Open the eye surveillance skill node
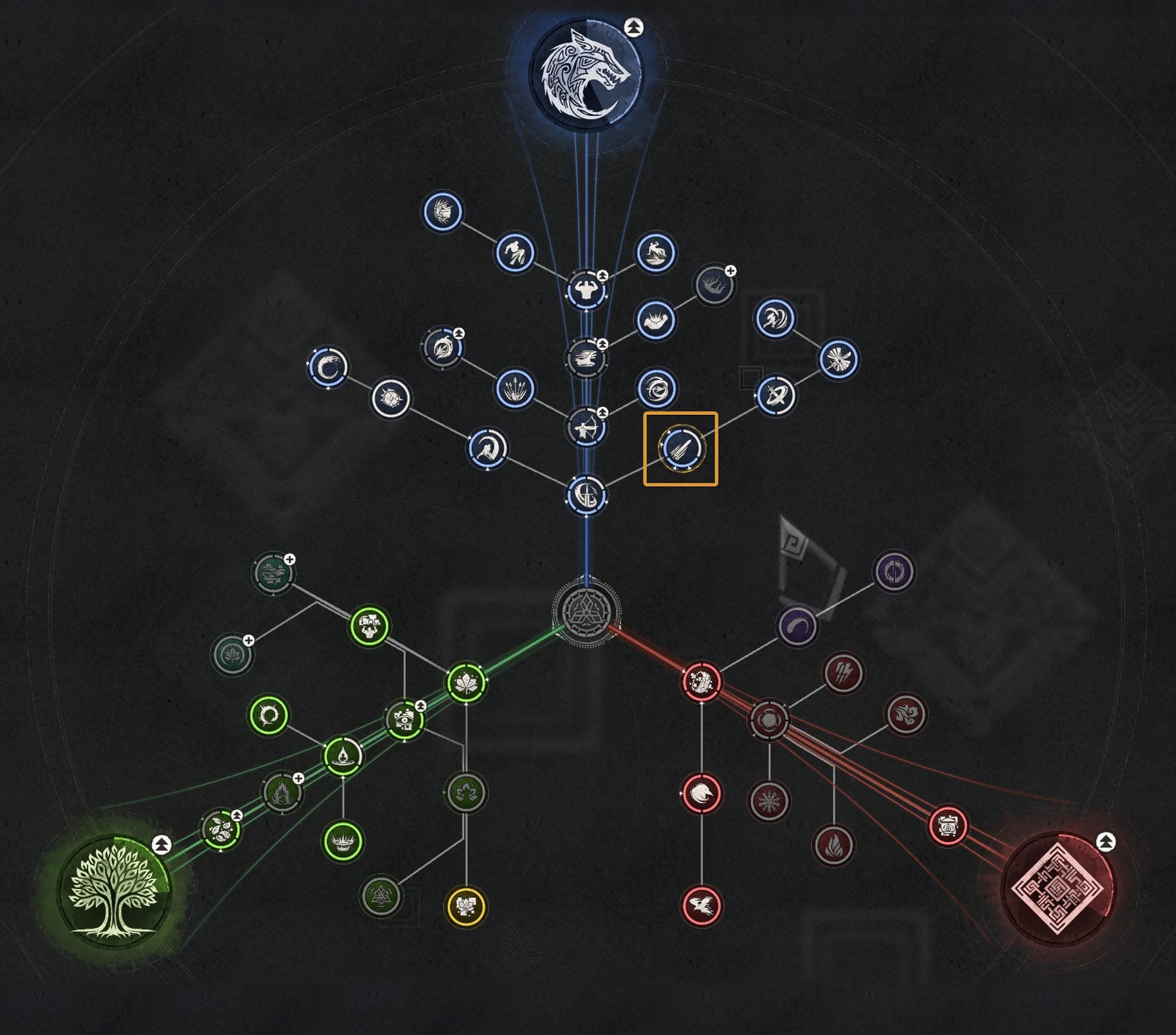The width and height of the screenshot is (1176, 1035). 405,720
